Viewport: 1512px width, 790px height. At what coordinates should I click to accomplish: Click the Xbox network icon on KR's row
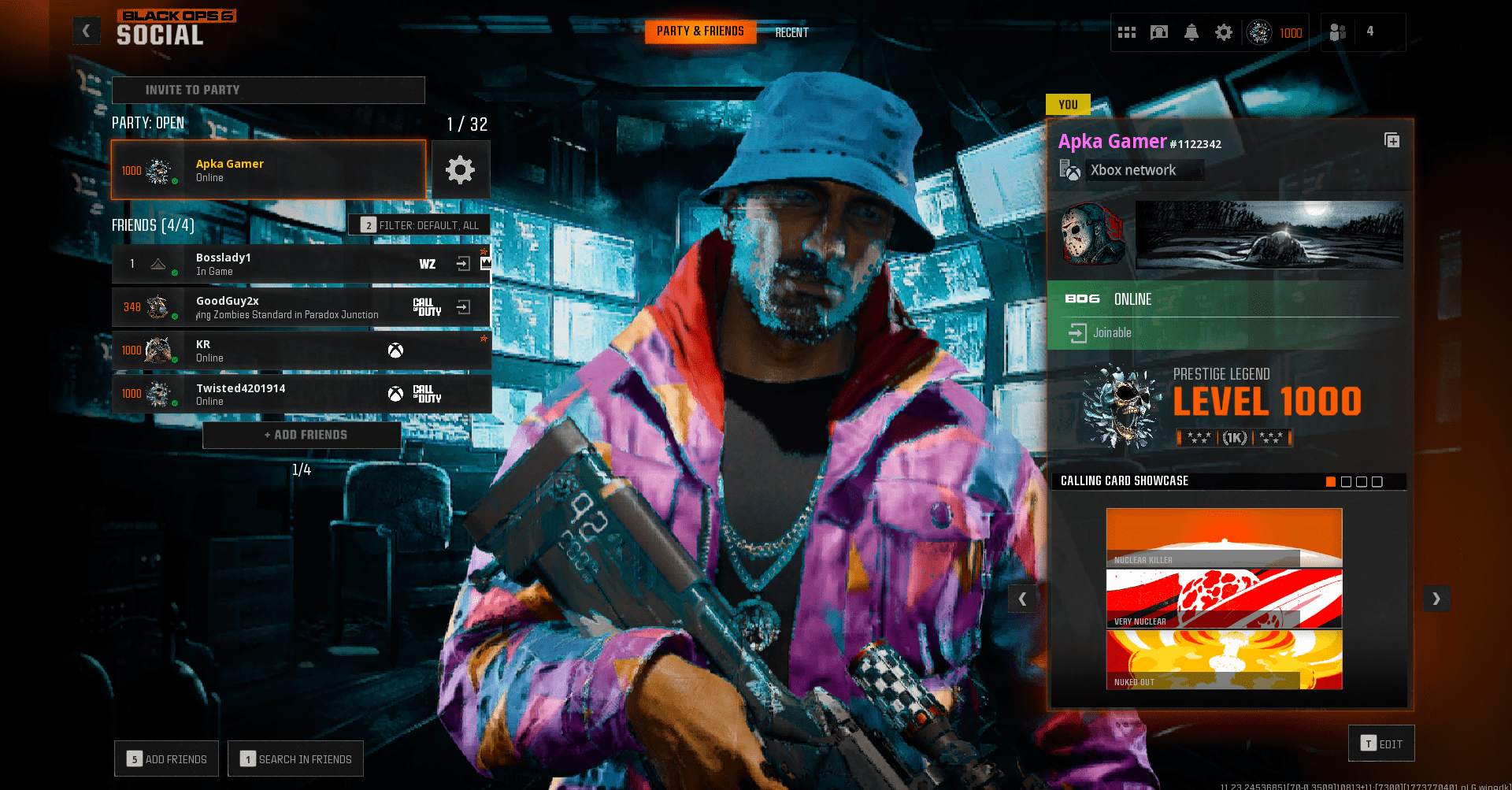click(395, 350)
